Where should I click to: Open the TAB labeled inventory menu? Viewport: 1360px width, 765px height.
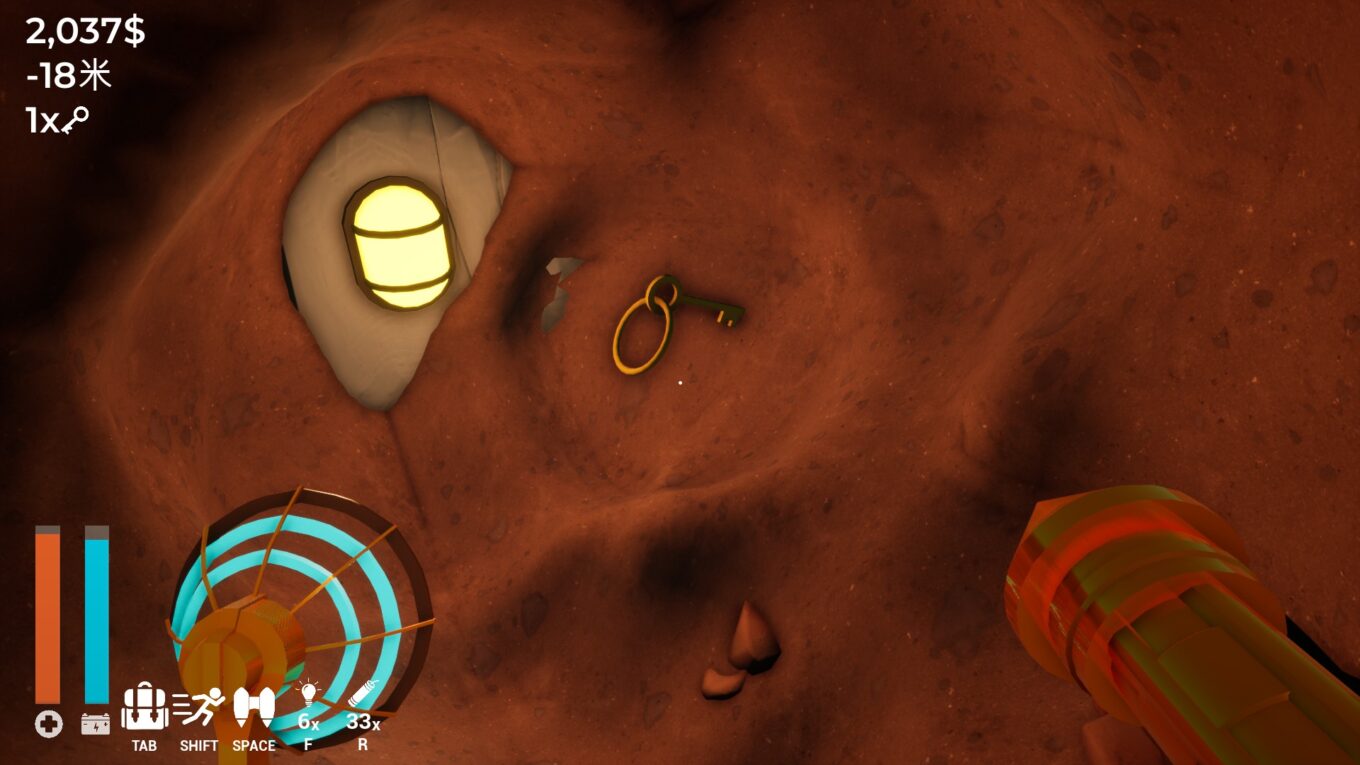pos(145,745)
